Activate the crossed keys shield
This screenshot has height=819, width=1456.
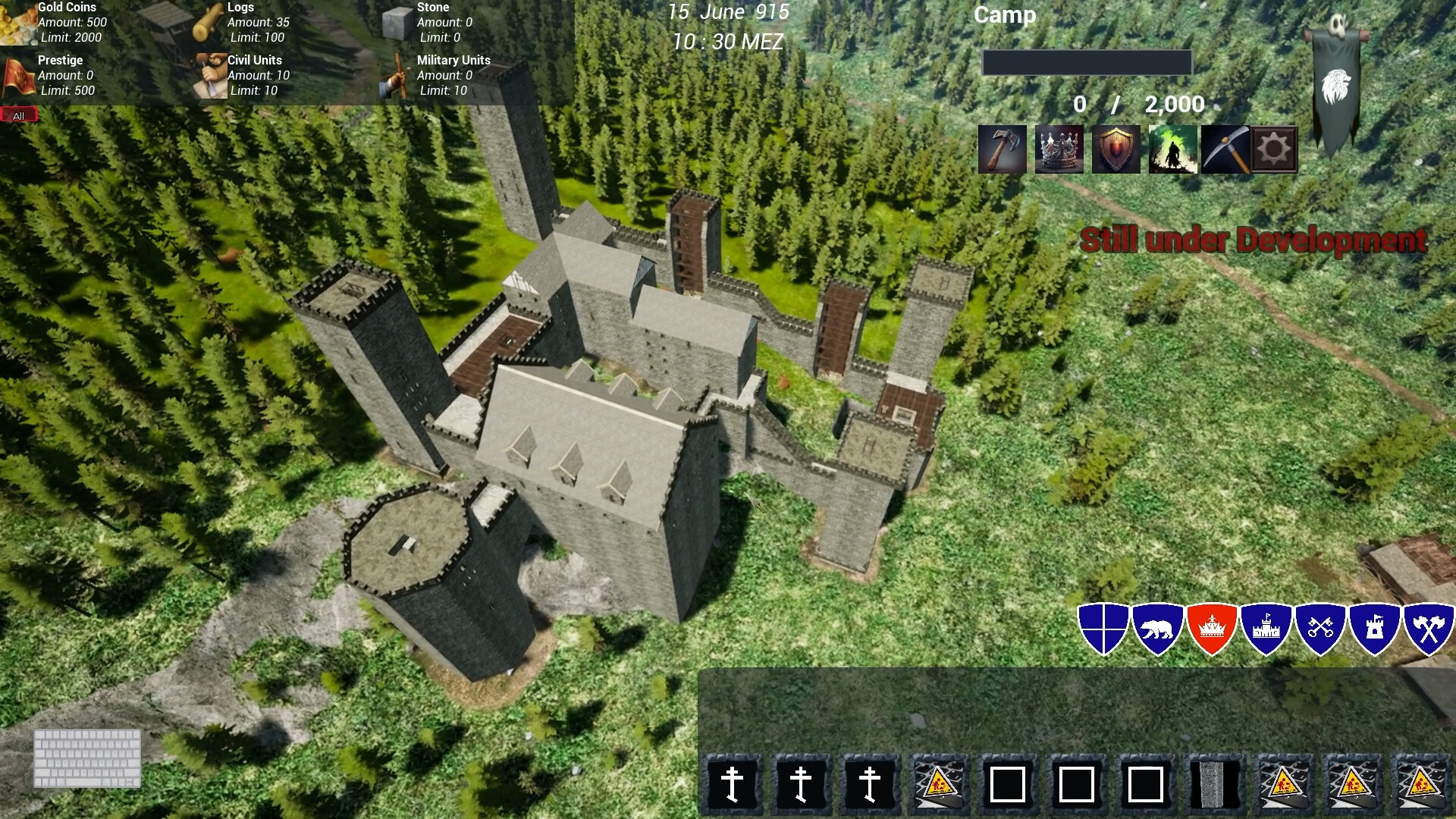(1319, 628)
